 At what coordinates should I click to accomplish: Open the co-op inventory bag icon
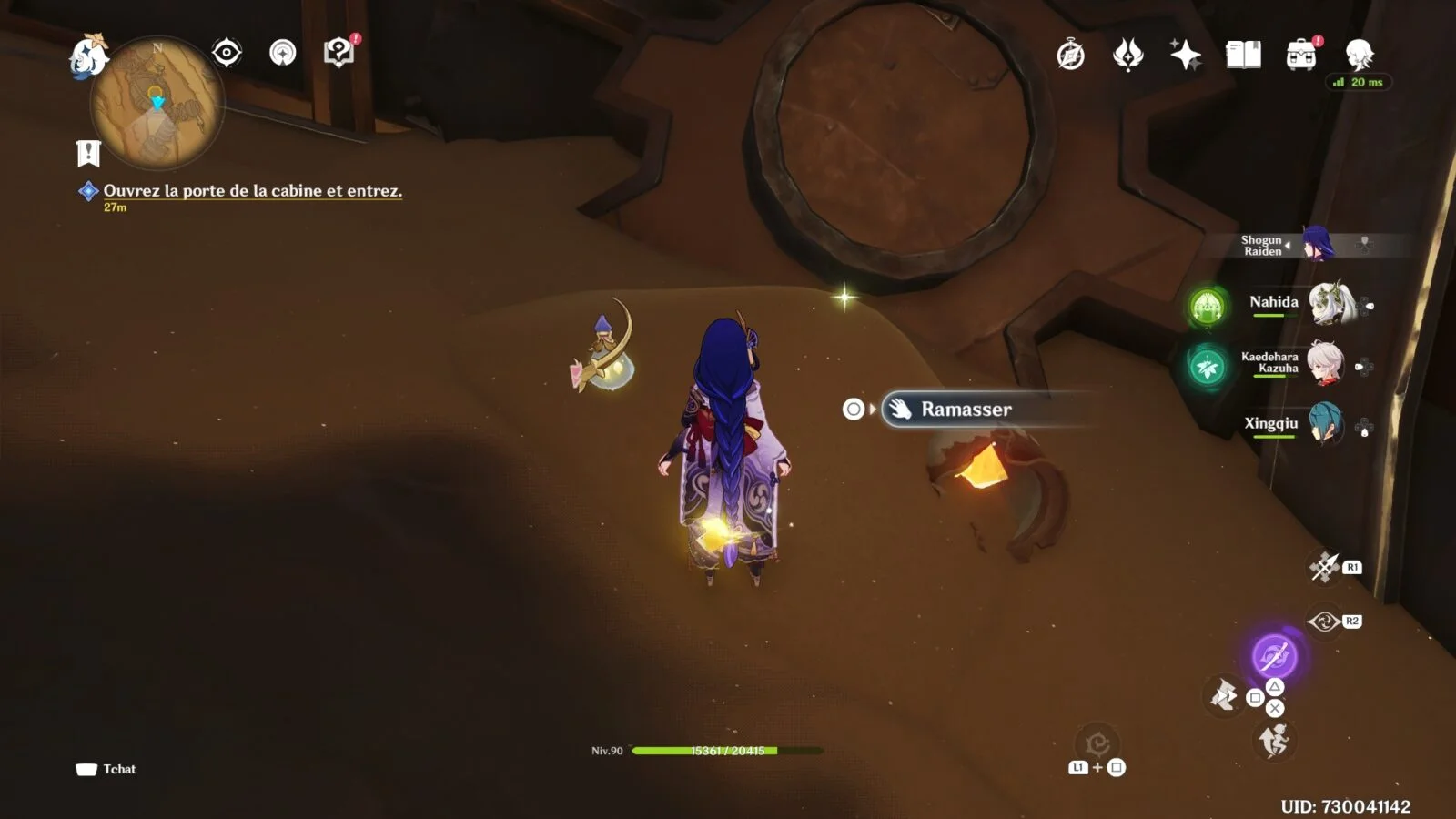click(1301, 55)
